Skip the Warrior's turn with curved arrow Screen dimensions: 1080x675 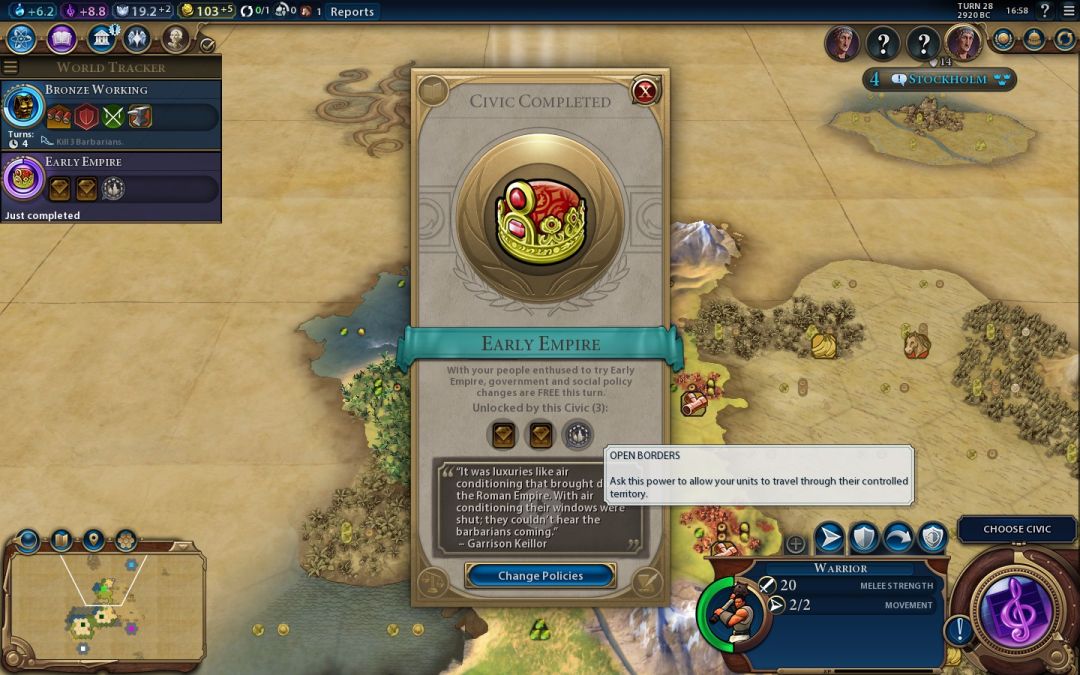tap(897, 538)
